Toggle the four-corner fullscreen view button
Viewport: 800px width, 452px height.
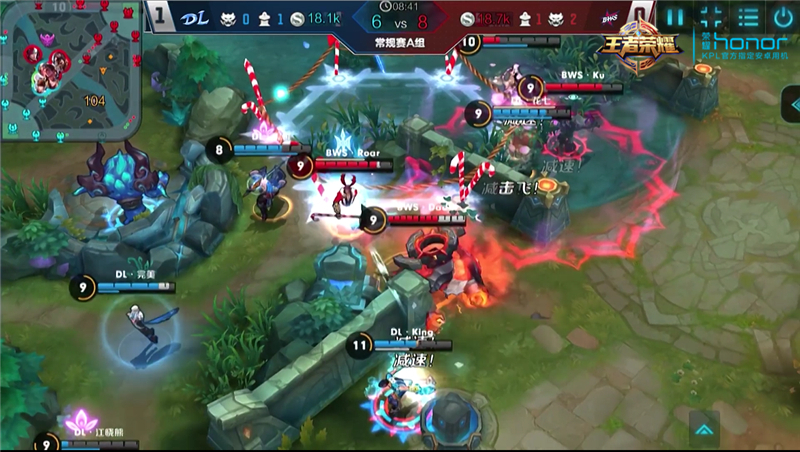(x=711, y=17)
